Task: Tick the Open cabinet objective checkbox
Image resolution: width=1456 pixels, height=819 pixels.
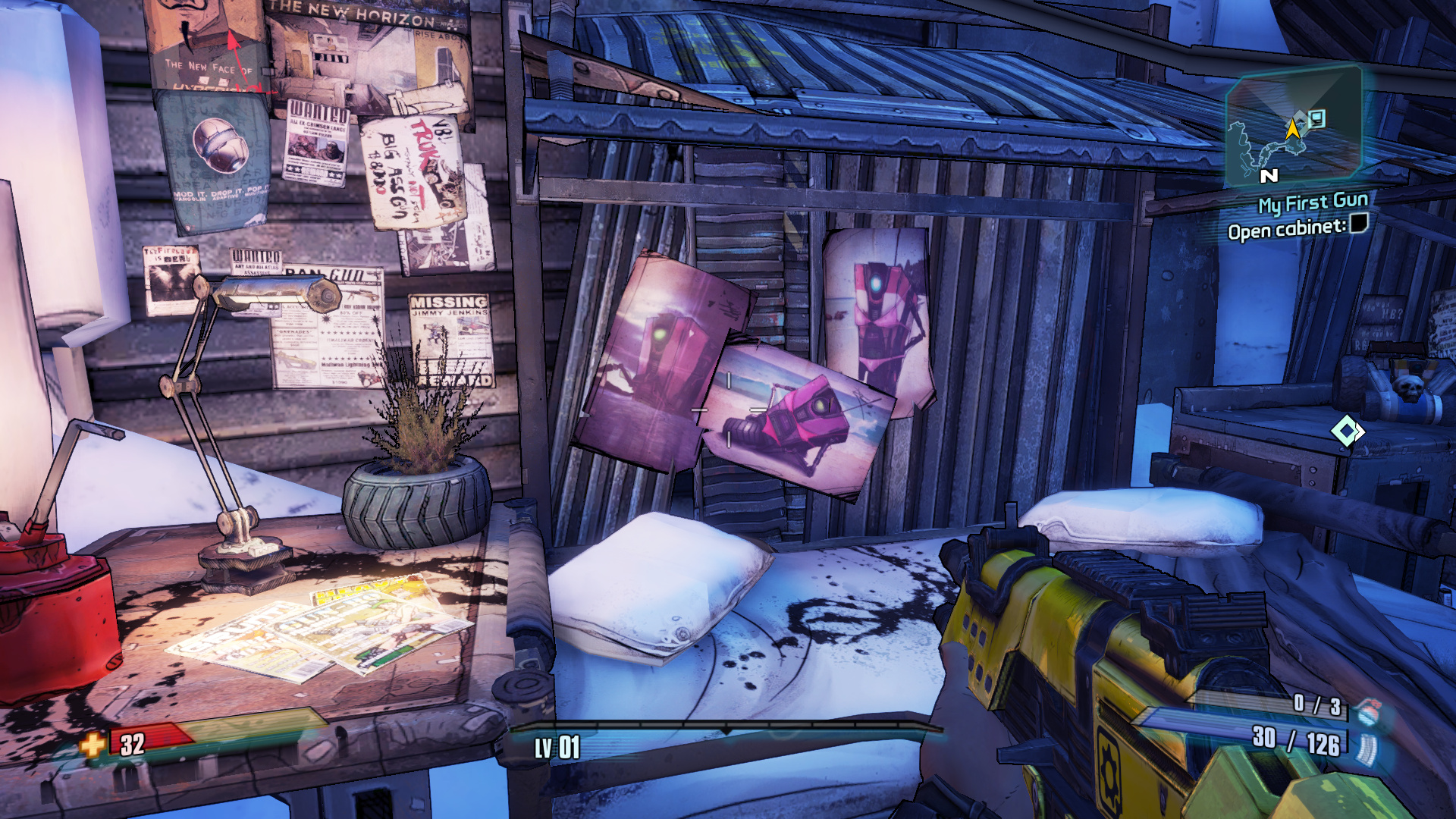Action: tap(1359, 223)
